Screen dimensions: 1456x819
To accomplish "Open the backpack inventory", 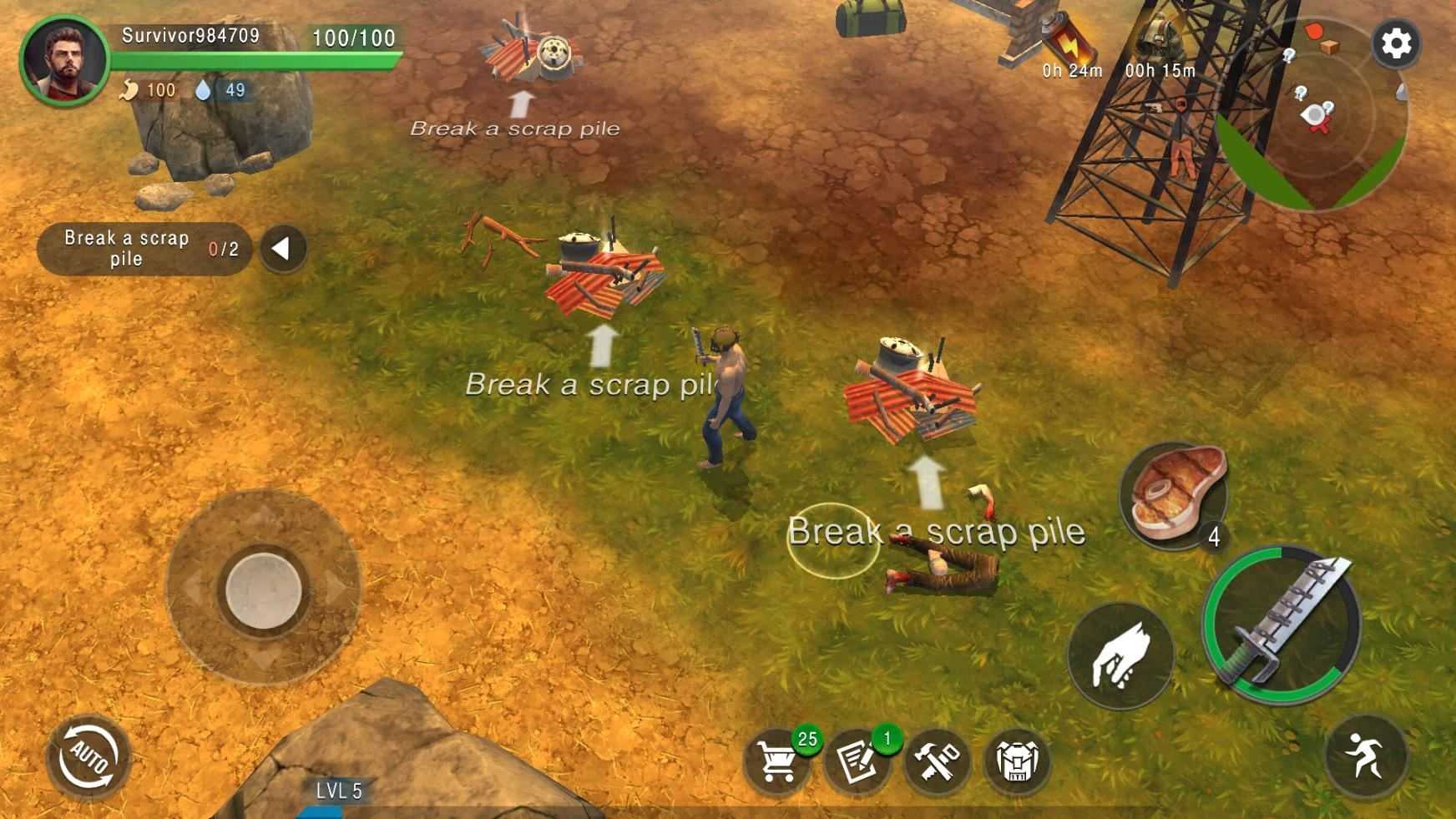I will 1016,761.
